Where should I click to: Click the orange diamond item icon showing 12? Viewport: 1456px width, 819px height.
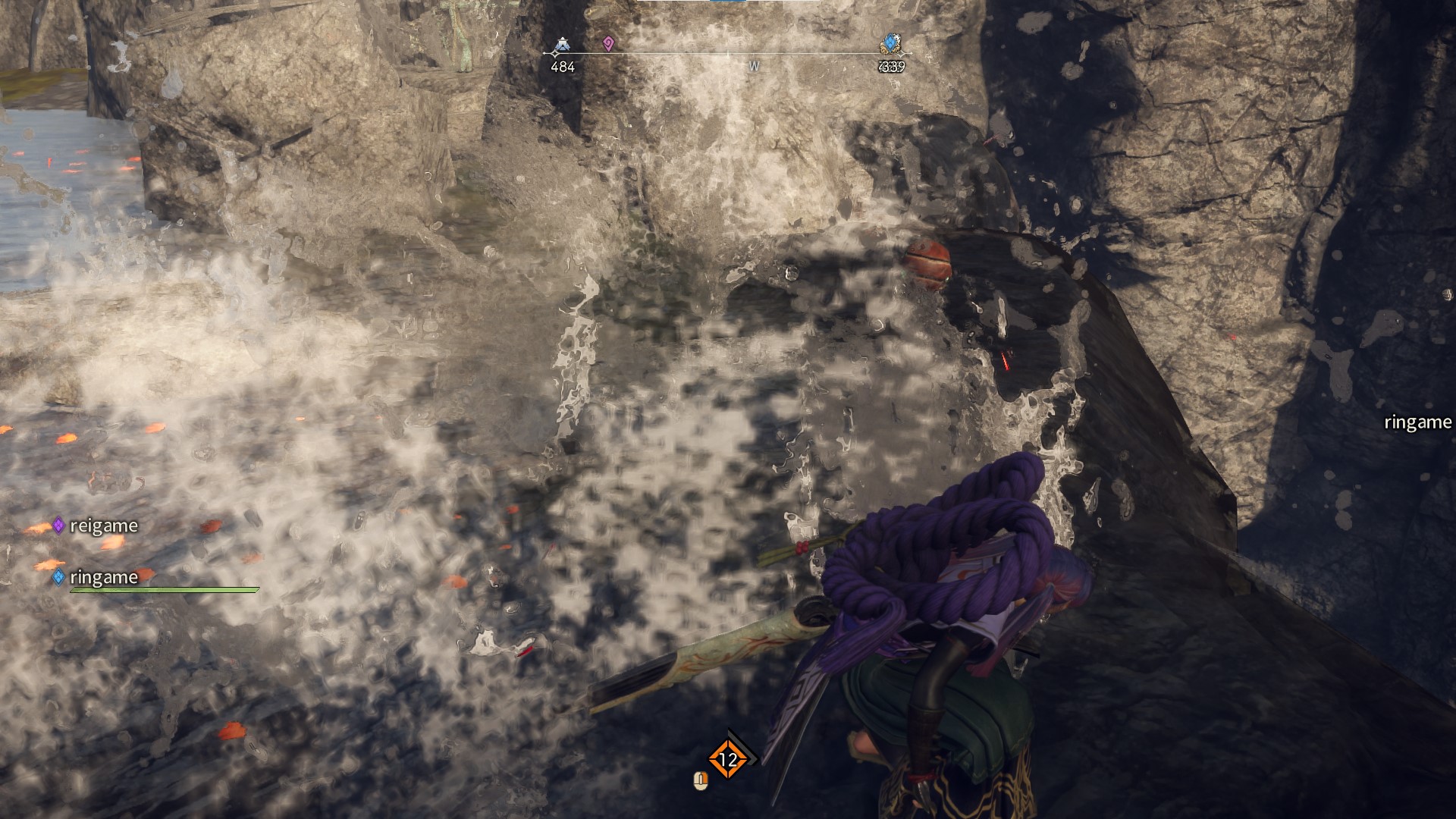[x=728, y=759]
